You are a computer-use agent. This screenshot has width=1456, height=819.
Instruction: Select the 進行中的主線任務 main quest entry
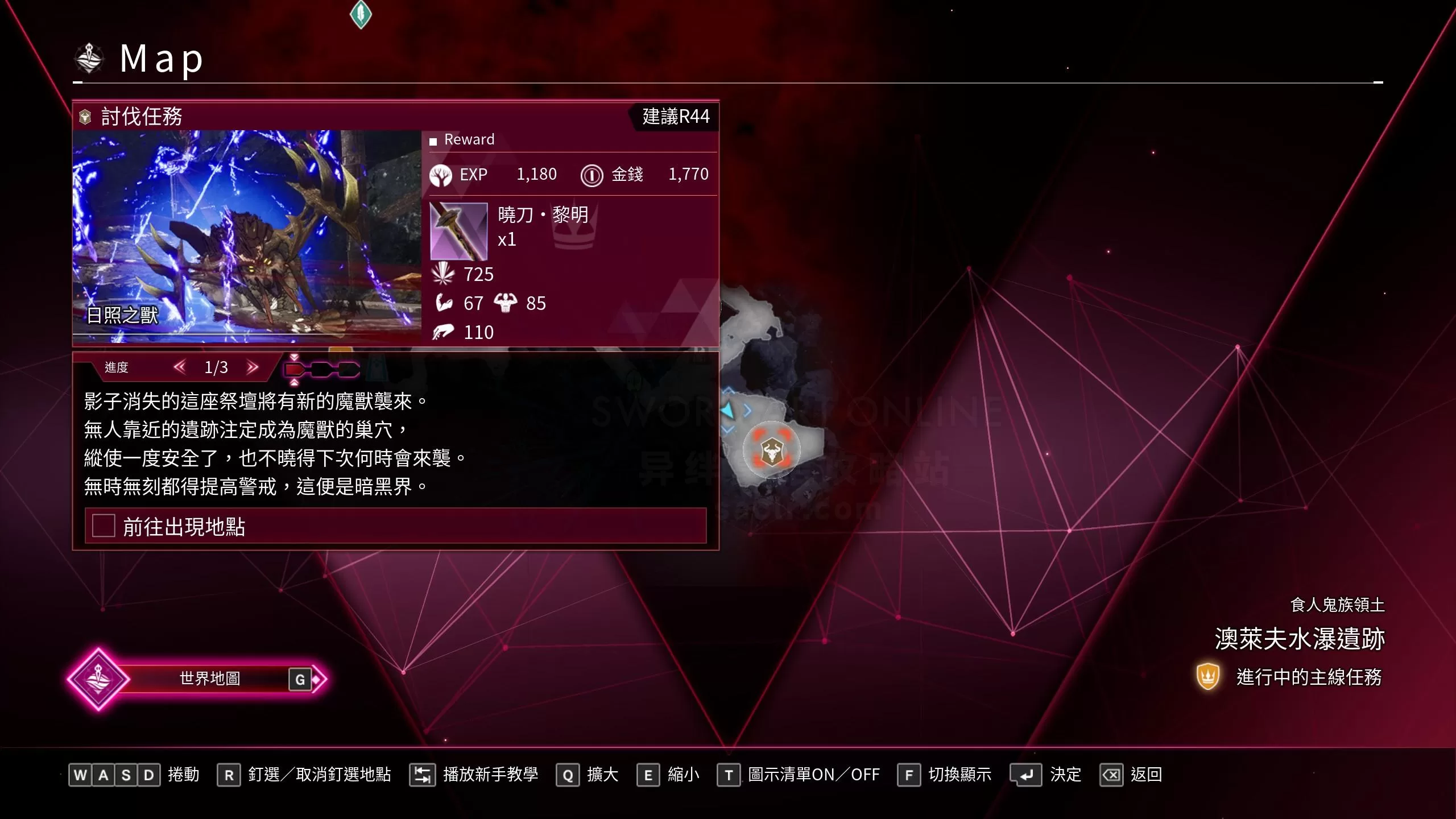1308,677
